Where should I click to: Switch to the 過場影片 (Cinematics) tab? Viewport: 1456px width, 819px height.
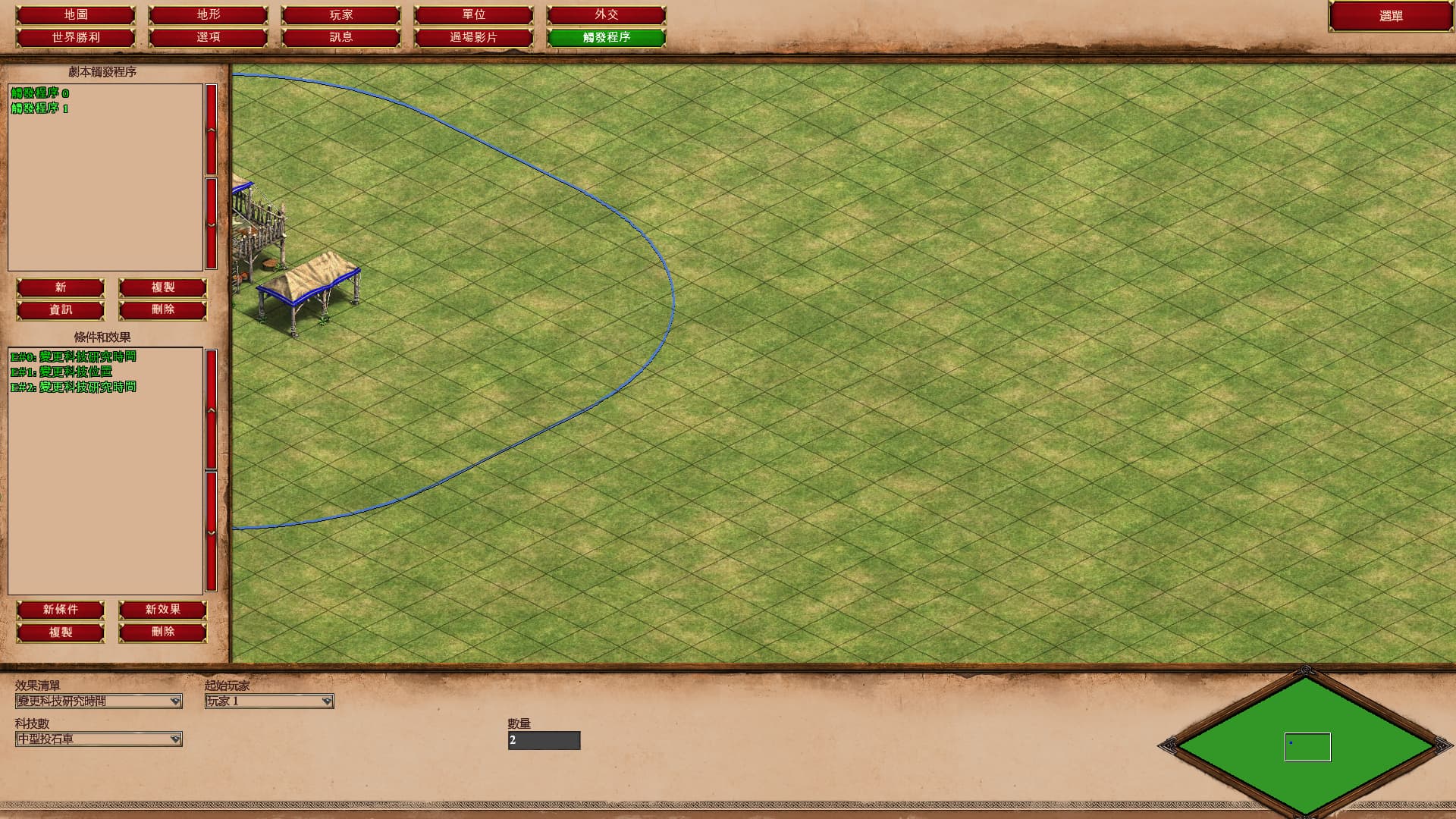474,36
